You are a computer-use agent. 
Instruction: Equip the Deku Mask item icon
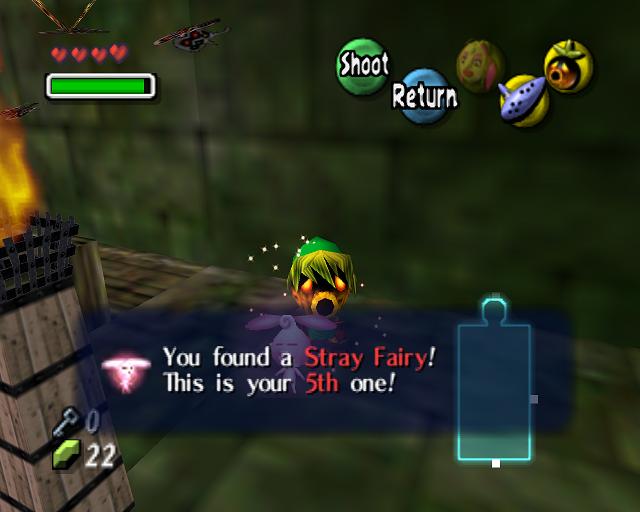(x=568, y=66)
